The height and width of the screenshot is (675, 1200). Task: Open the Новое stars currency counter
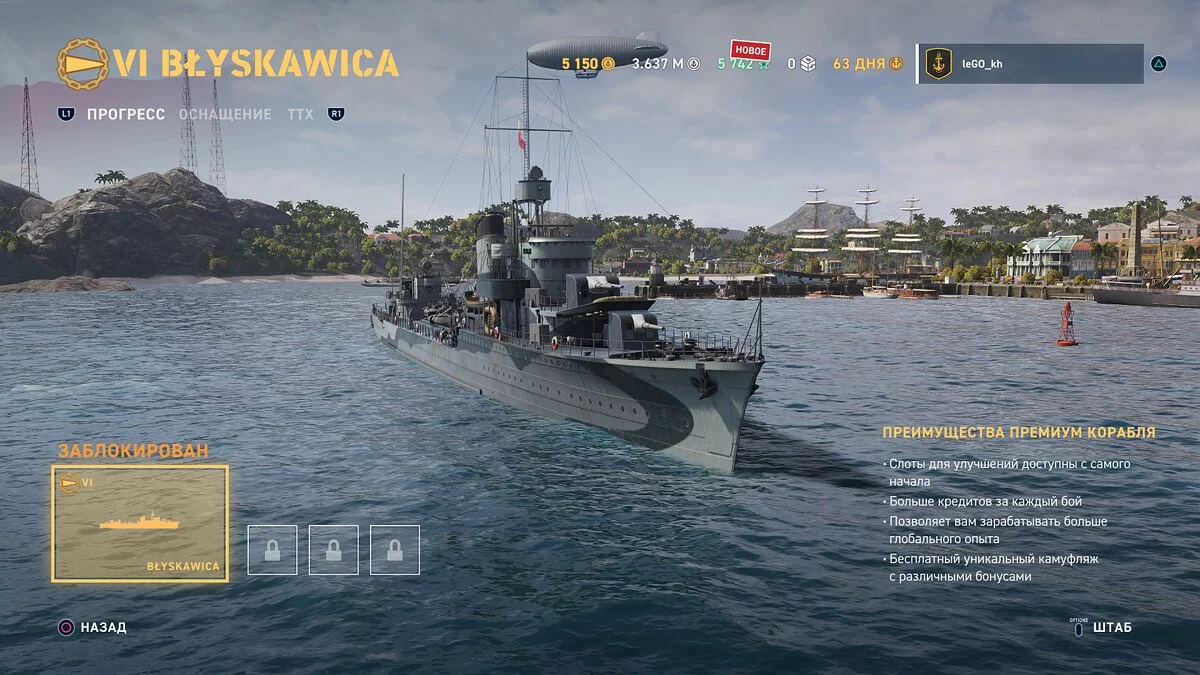pos(743,63)
